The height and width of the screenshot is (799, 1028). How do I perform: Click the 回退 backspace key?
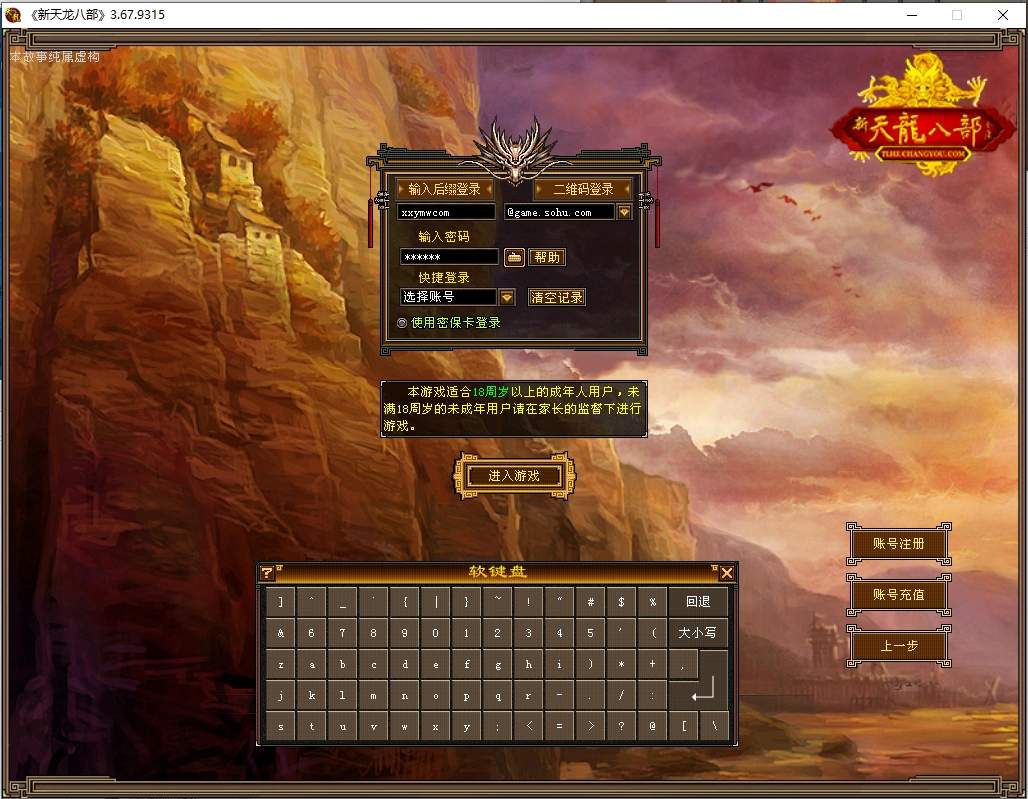pyautogui.click(x=697, y=602)
